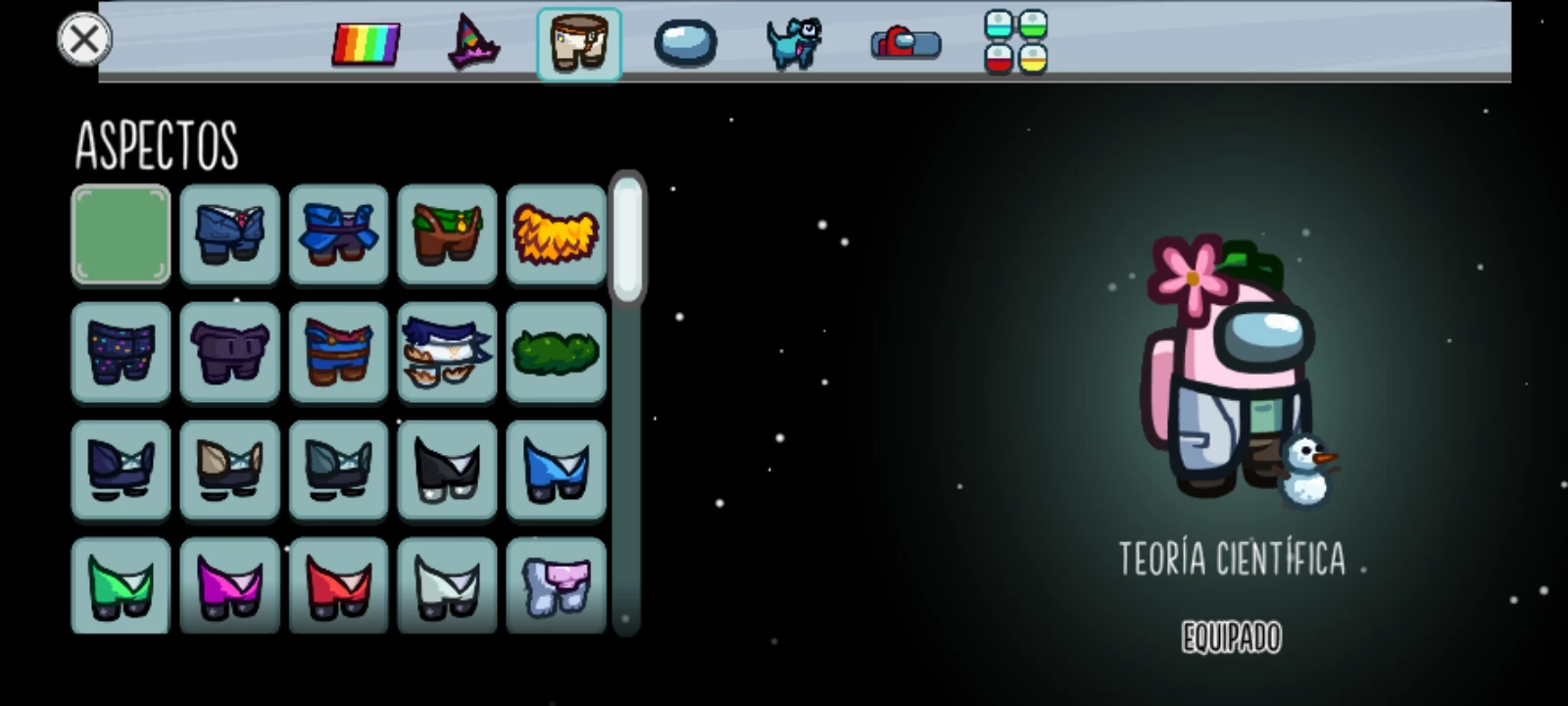Select the black suit skin
The image size is (1568, 706).
pos(447,470)
